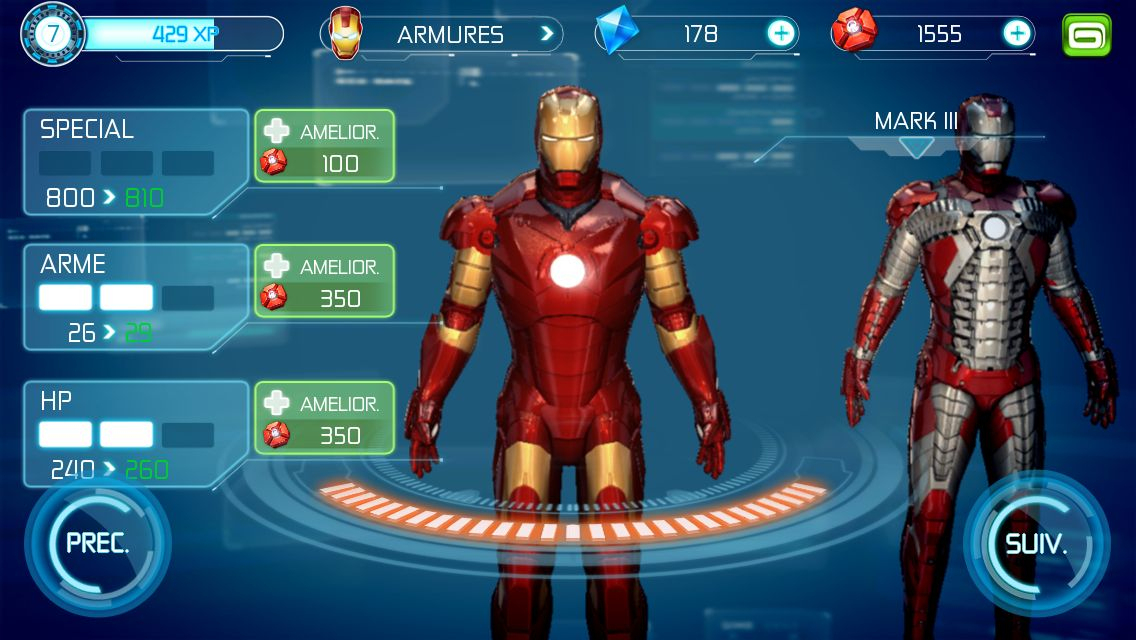Upgrade the SPECIAL stat for 100

pyautogui.click(x=324, y=146)
